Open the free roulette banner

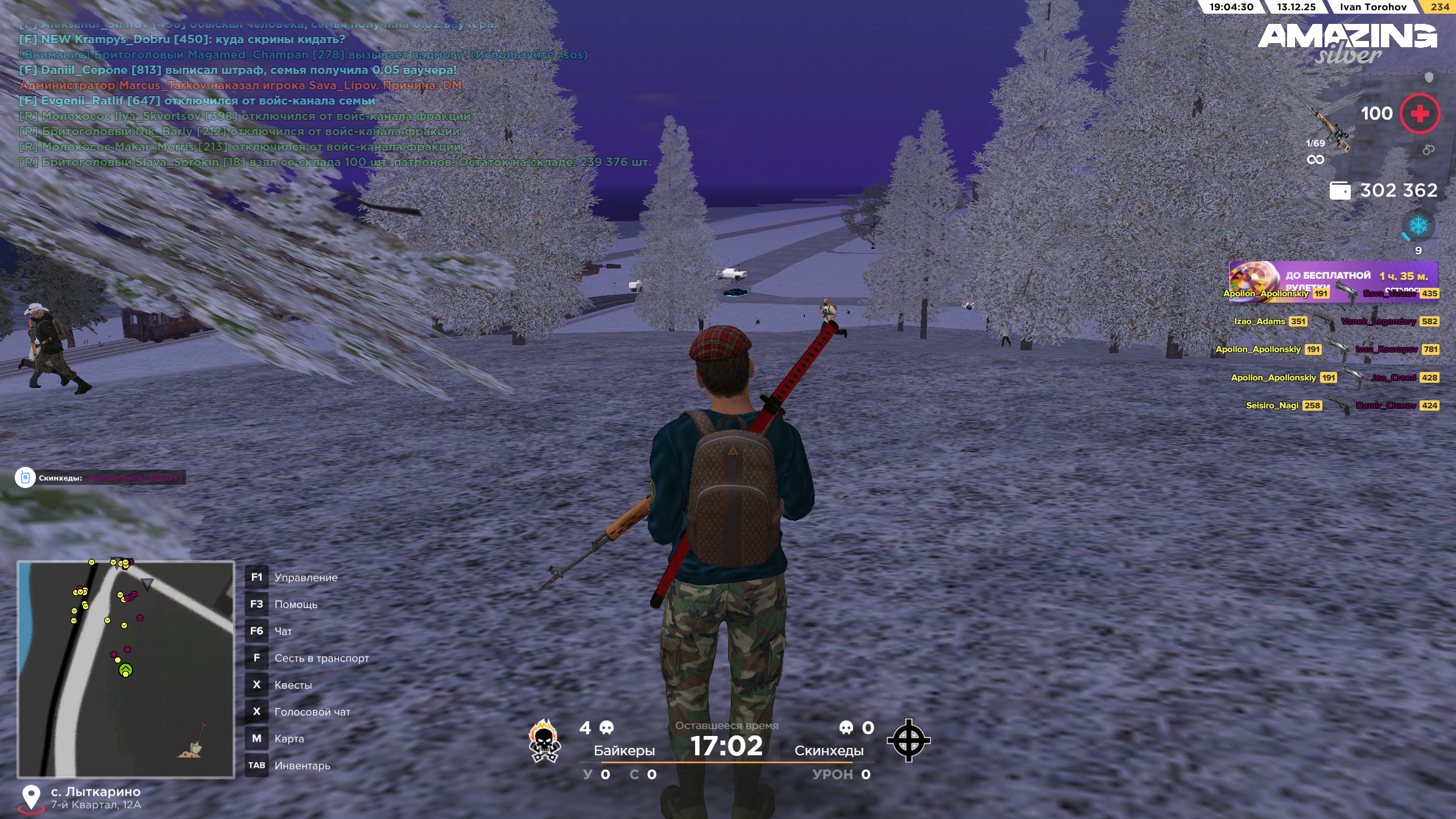1333,276
